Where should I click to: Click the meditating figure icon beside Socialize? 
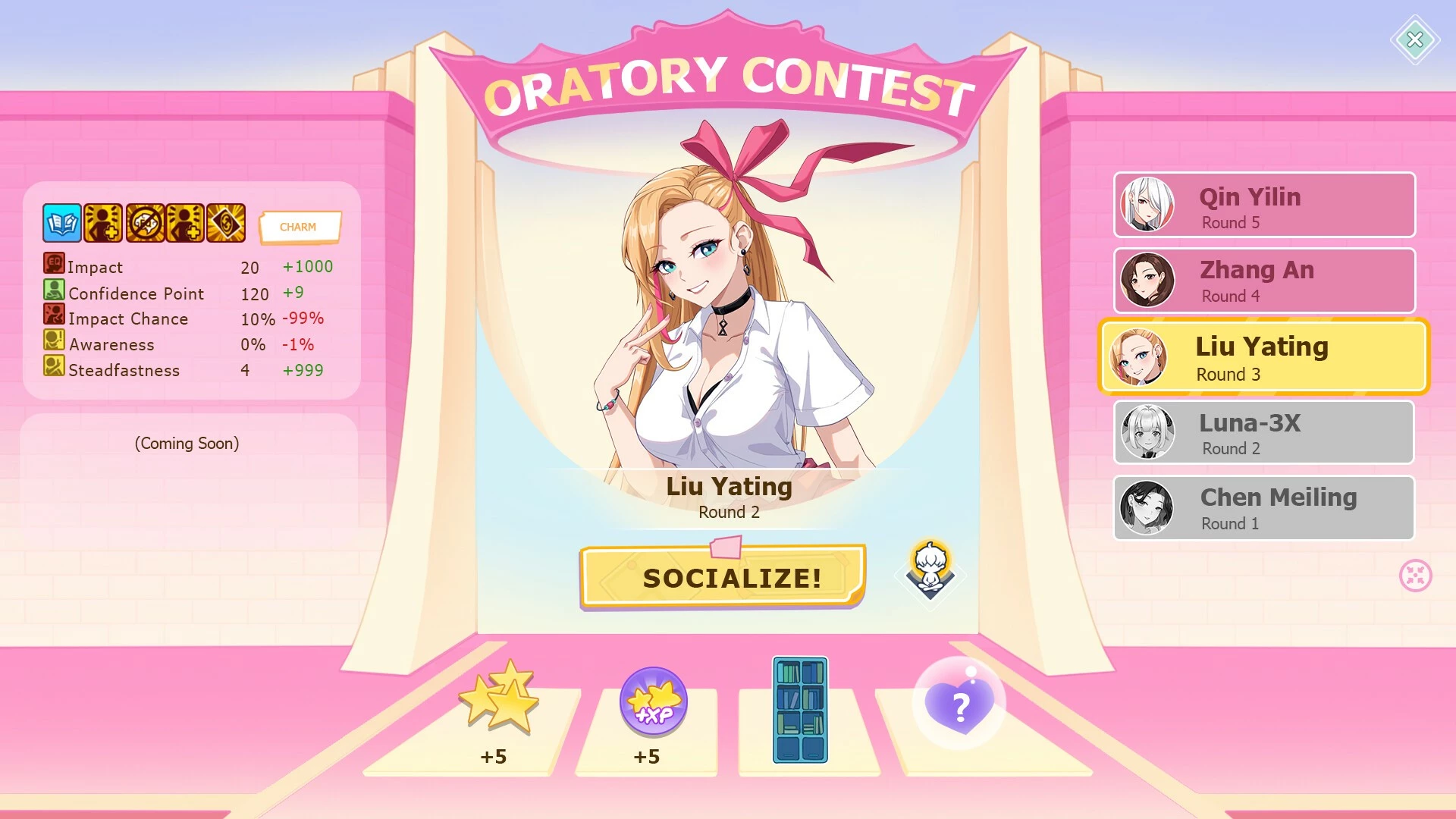click(930, 569)
